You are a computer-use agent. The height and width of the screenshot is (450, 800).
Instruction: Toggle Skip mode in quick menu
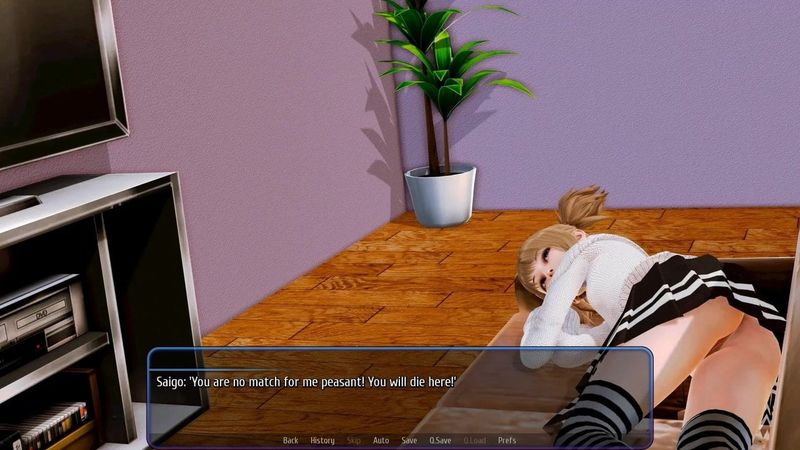354,440
